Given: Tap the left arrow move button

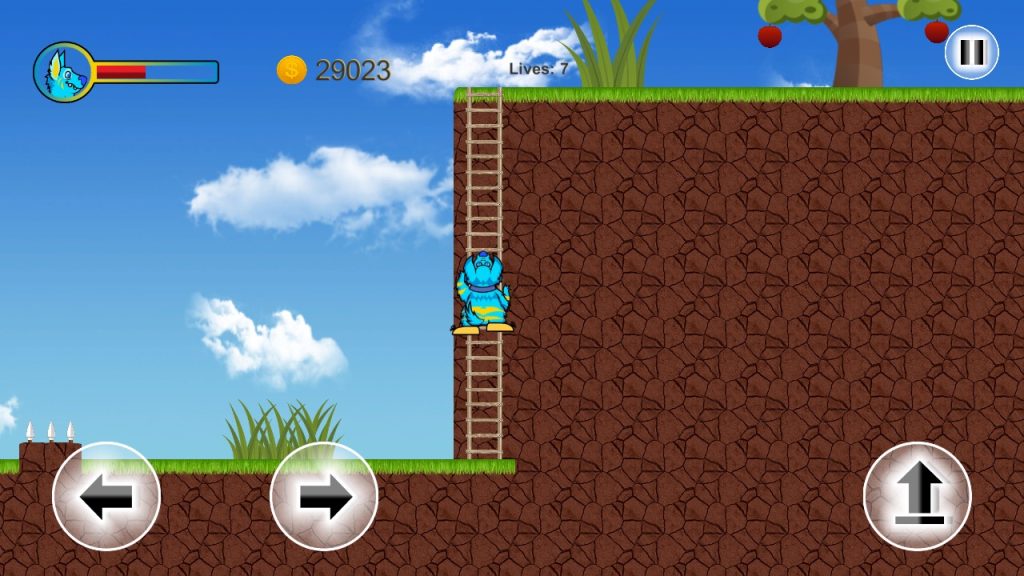Looking at the screenshot, I should pyautogui.click(x=106, y=496).
